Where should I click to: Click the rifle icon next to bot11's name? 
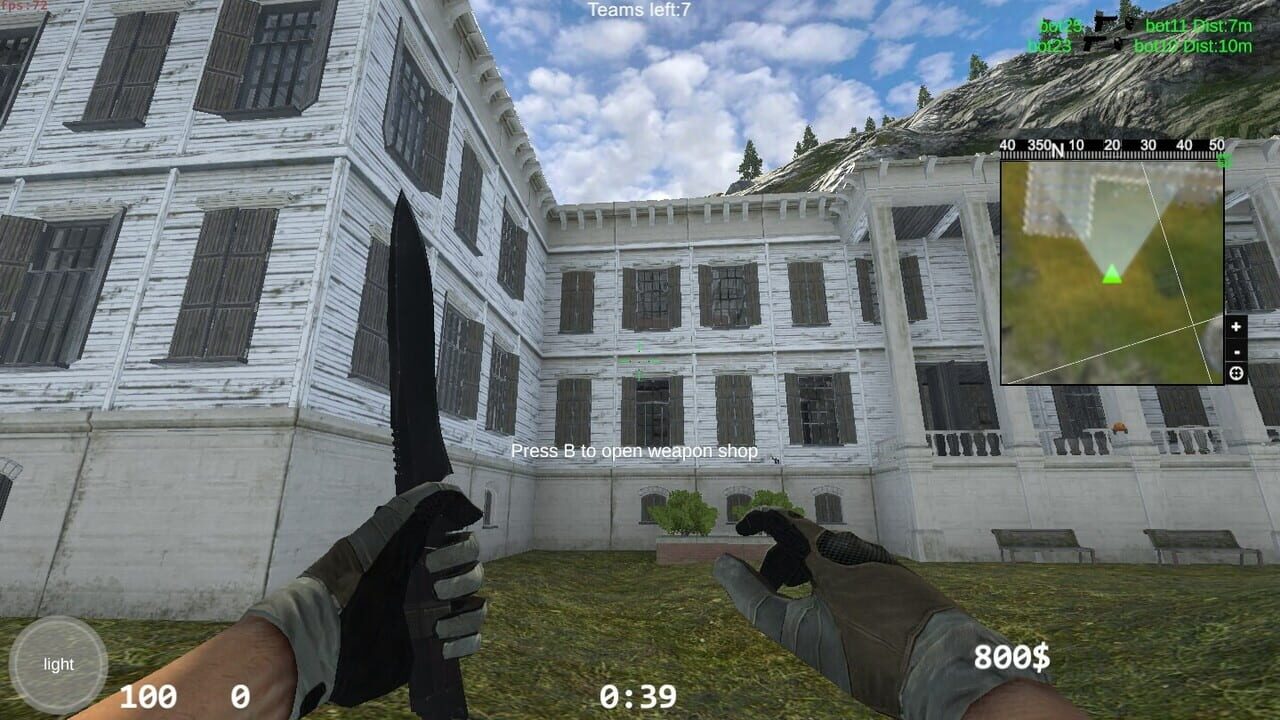1105,22
